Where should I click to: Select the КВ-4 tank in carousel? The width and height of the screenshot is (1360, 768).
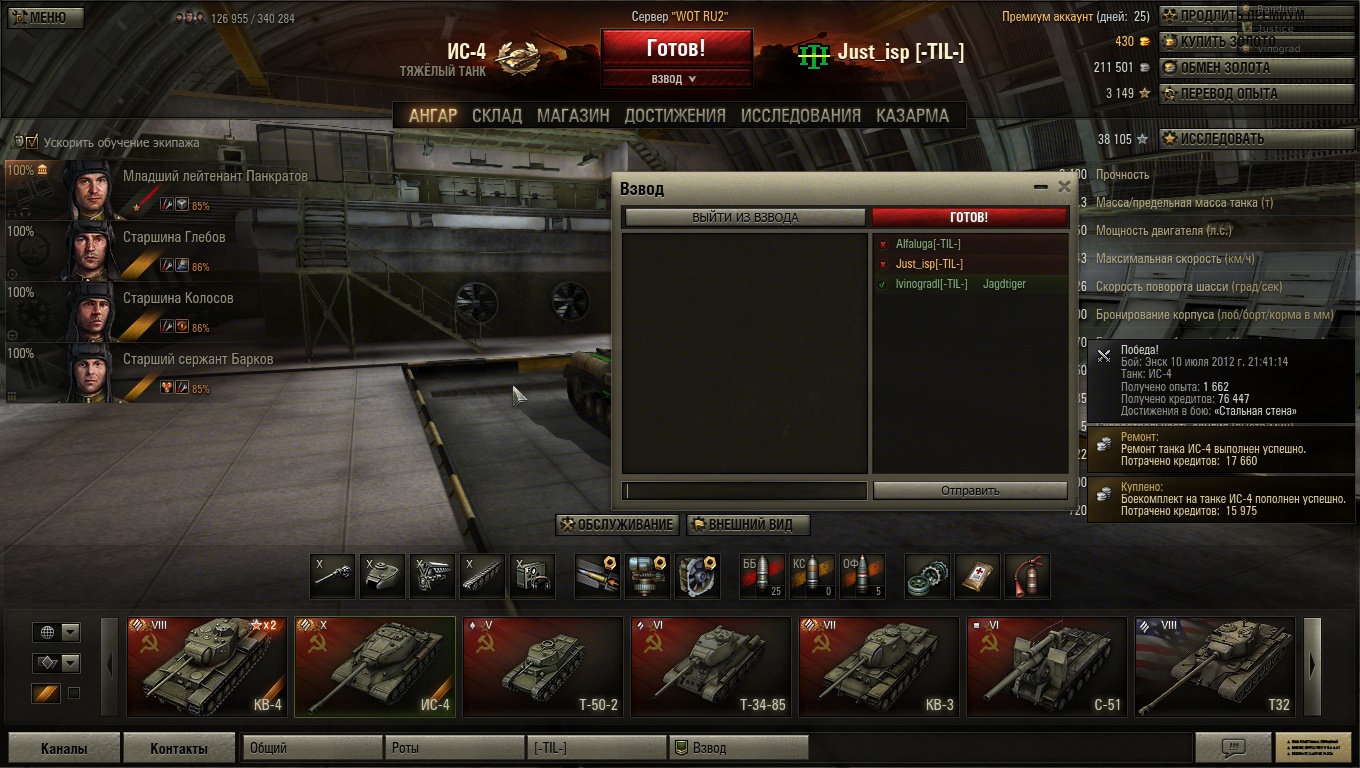(x=207, y=666)
